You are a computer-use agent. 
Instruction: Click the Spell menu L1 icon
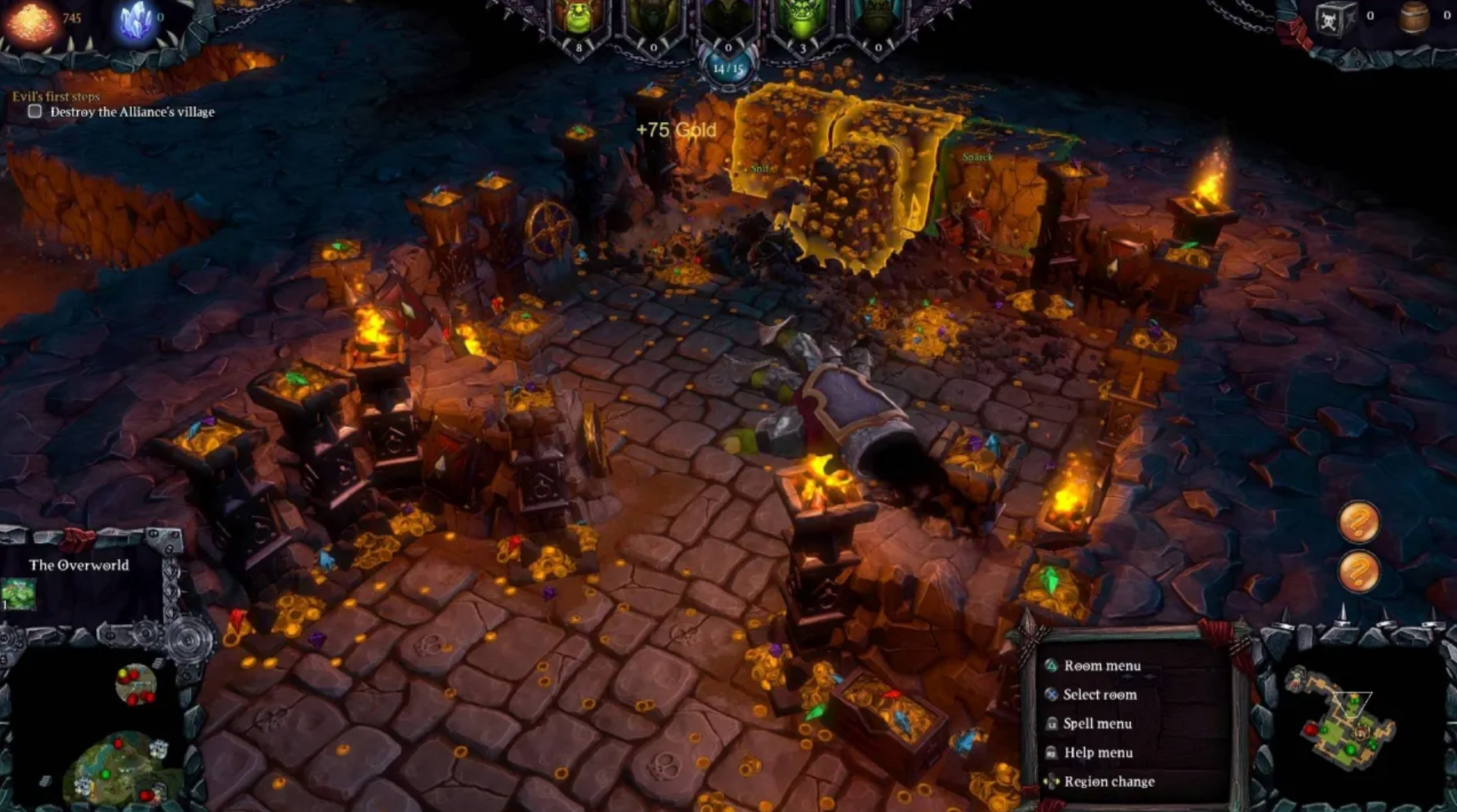pos(1049,723)
